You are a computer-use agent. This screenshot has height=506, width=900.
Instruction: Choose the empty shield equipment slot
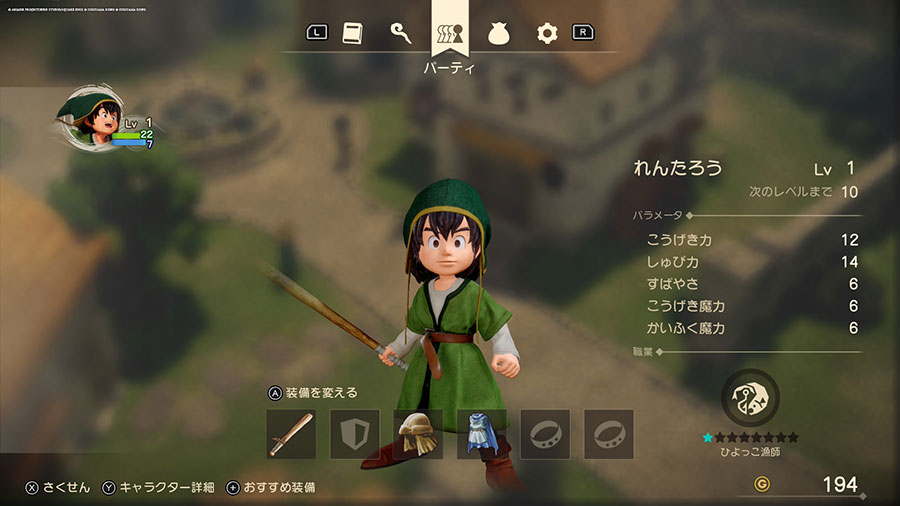[355, 434]
